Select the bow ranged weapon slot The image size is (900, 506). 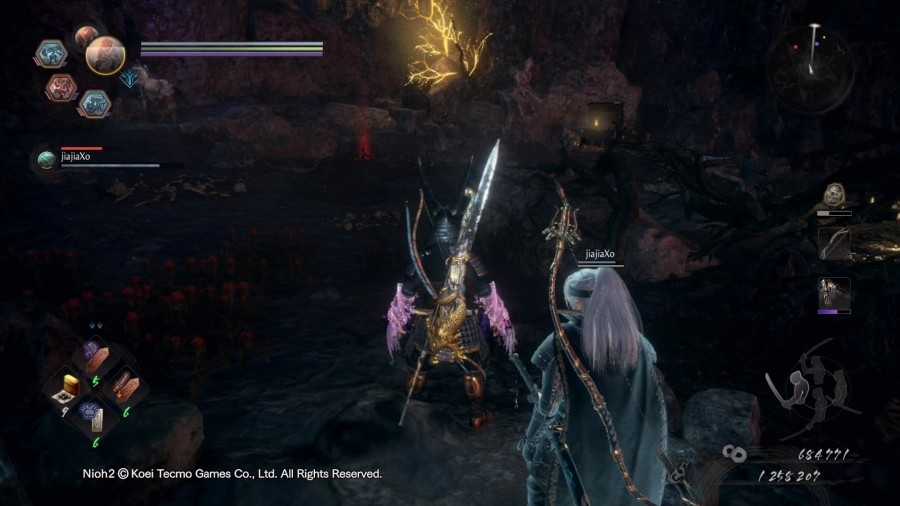coord(834,243)
